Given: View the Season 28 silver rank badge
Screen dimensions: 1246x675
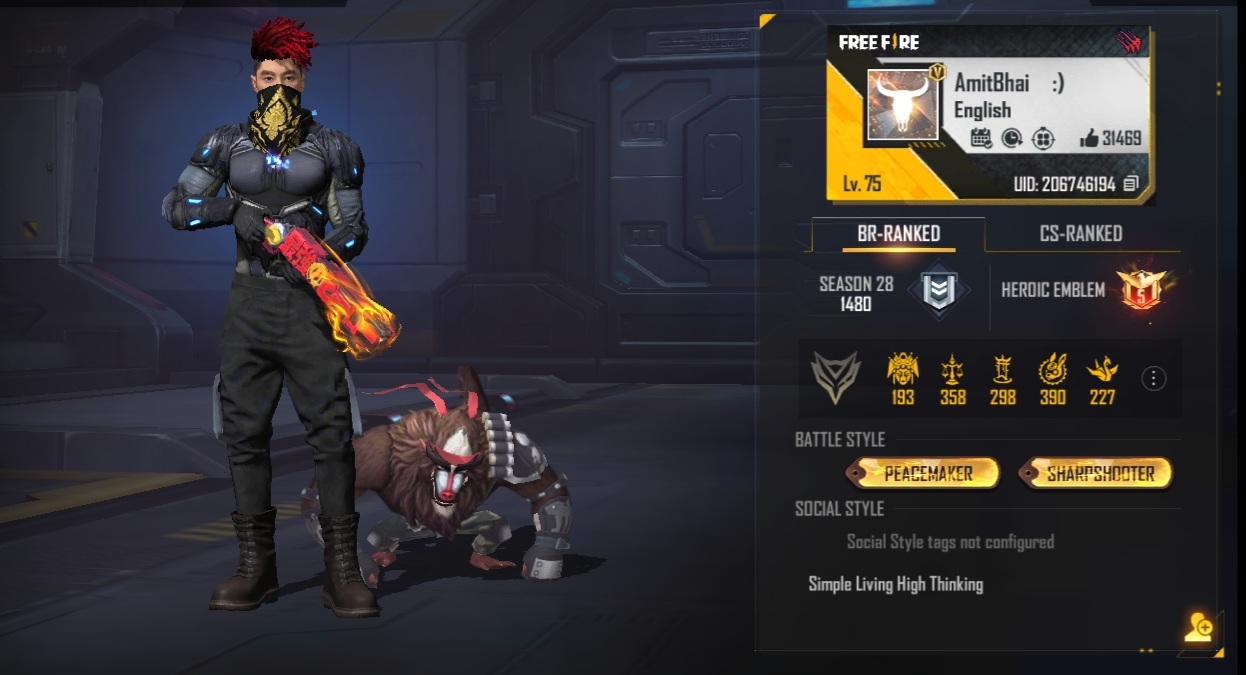Looking at the screenshot, I should pos(937,290).
